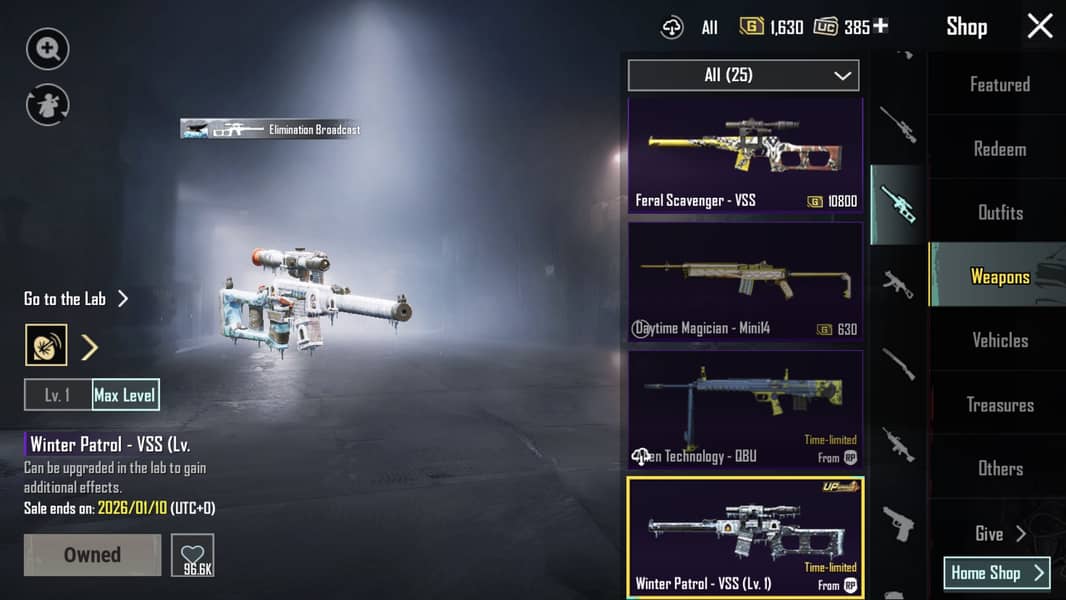Open the Outfits category
Viewport: 1066px width, 600px height.
(999, 212)
